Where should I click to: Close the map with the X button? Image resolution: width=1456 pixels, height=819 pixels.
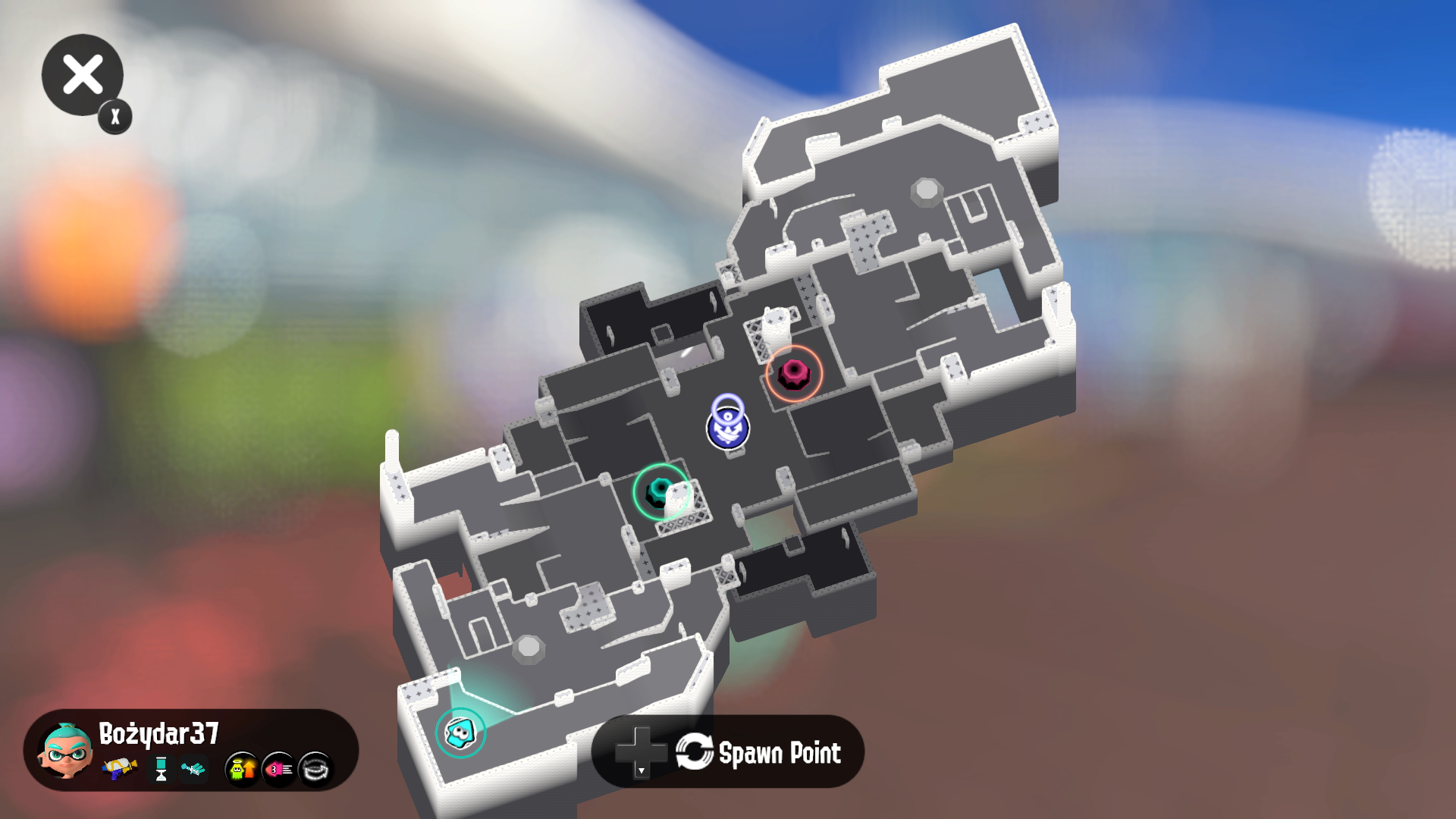(x=83, y=74)
